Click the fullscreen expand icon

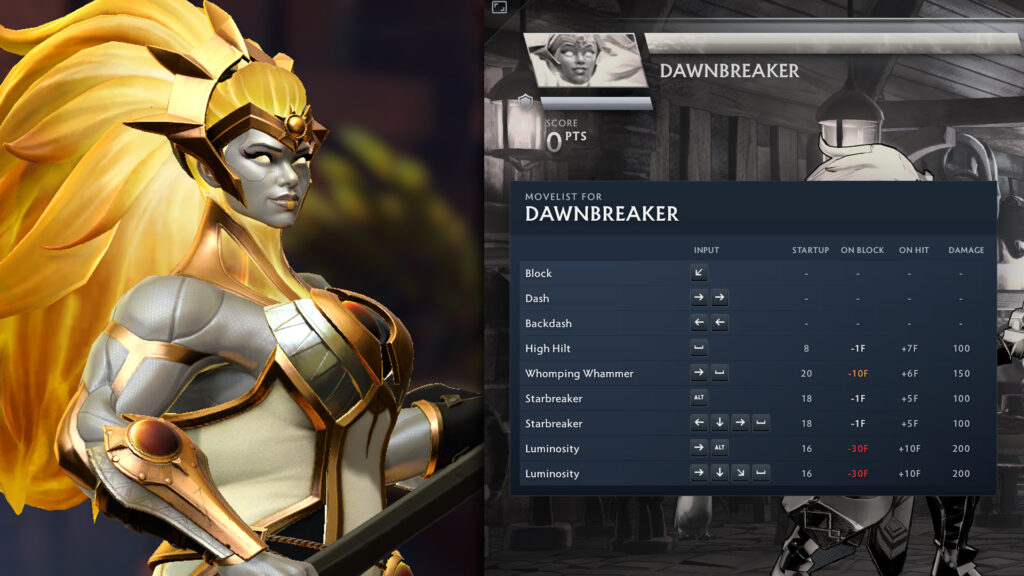499,8
